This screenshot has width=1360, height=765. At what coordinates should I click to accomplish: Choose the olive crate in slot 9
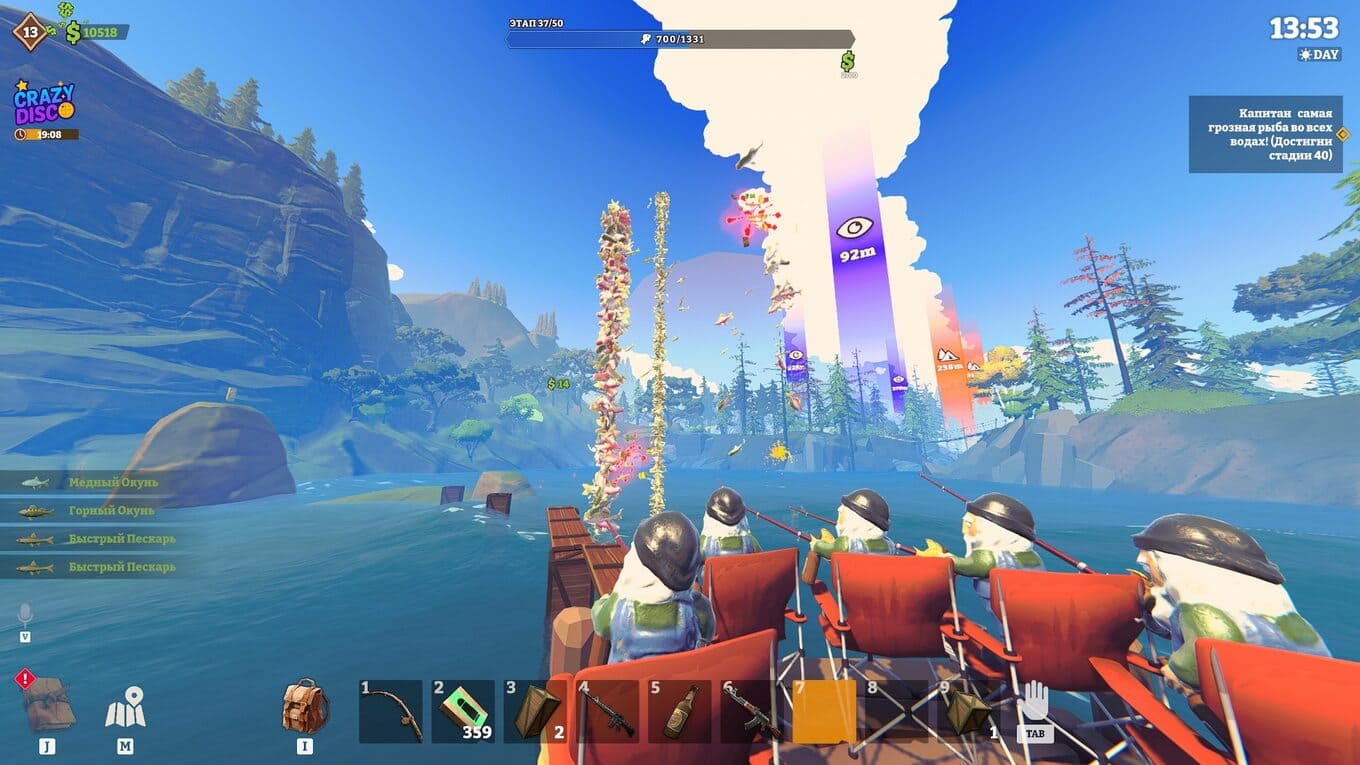[x=968, y=711]
